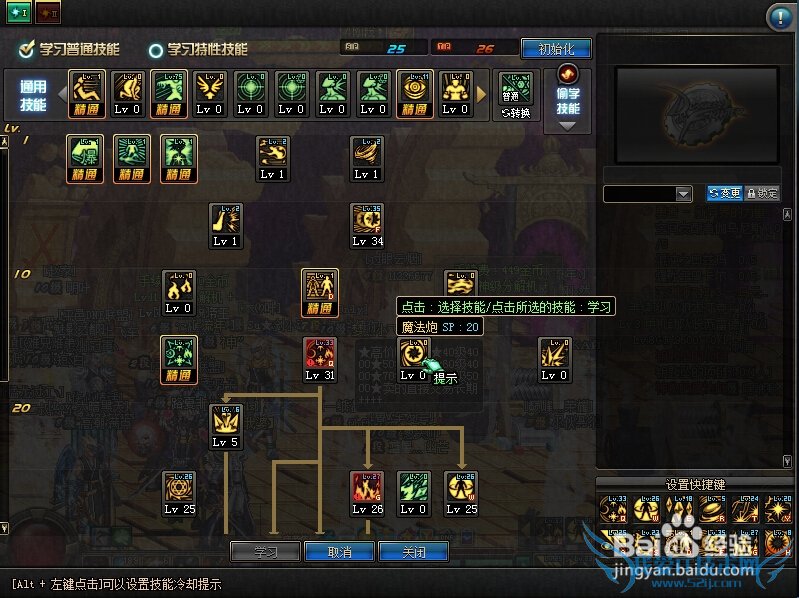Tick the 学习普通技能 checkbox
Screen dimensions: 799x598
pyautogui.click(x=27, y=48)
